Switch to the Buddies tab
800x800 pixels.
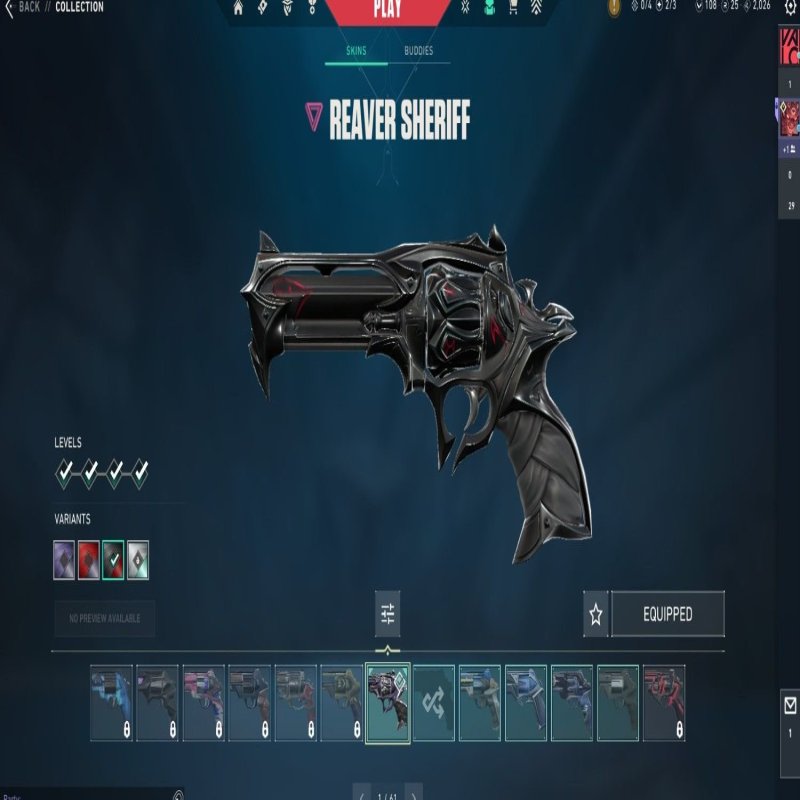418,51
